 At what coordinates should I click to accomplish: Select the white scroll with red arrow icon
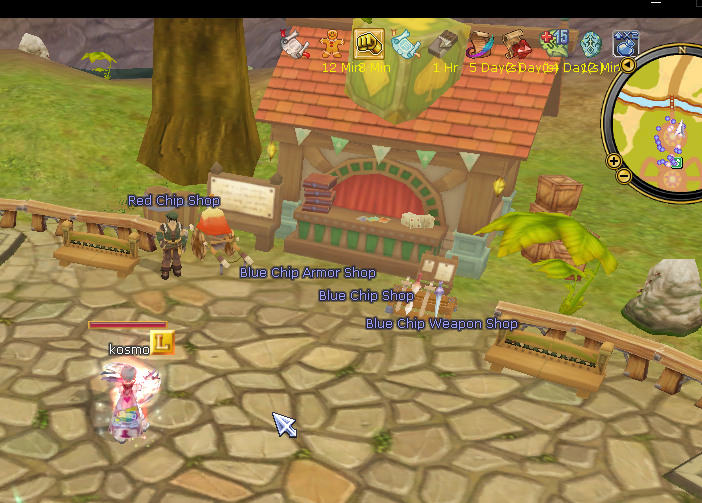click(295, 44)
